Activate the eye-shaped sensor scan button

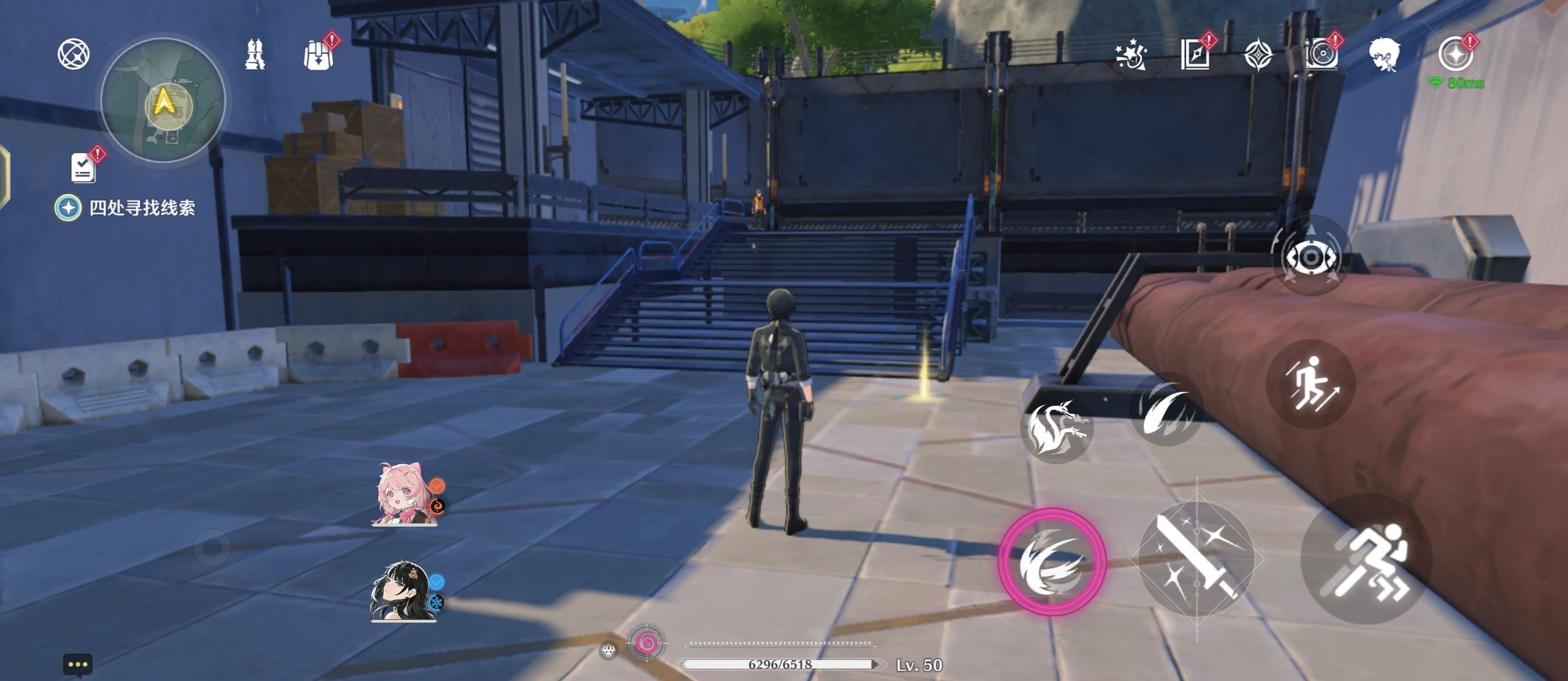pos(1311,257)
